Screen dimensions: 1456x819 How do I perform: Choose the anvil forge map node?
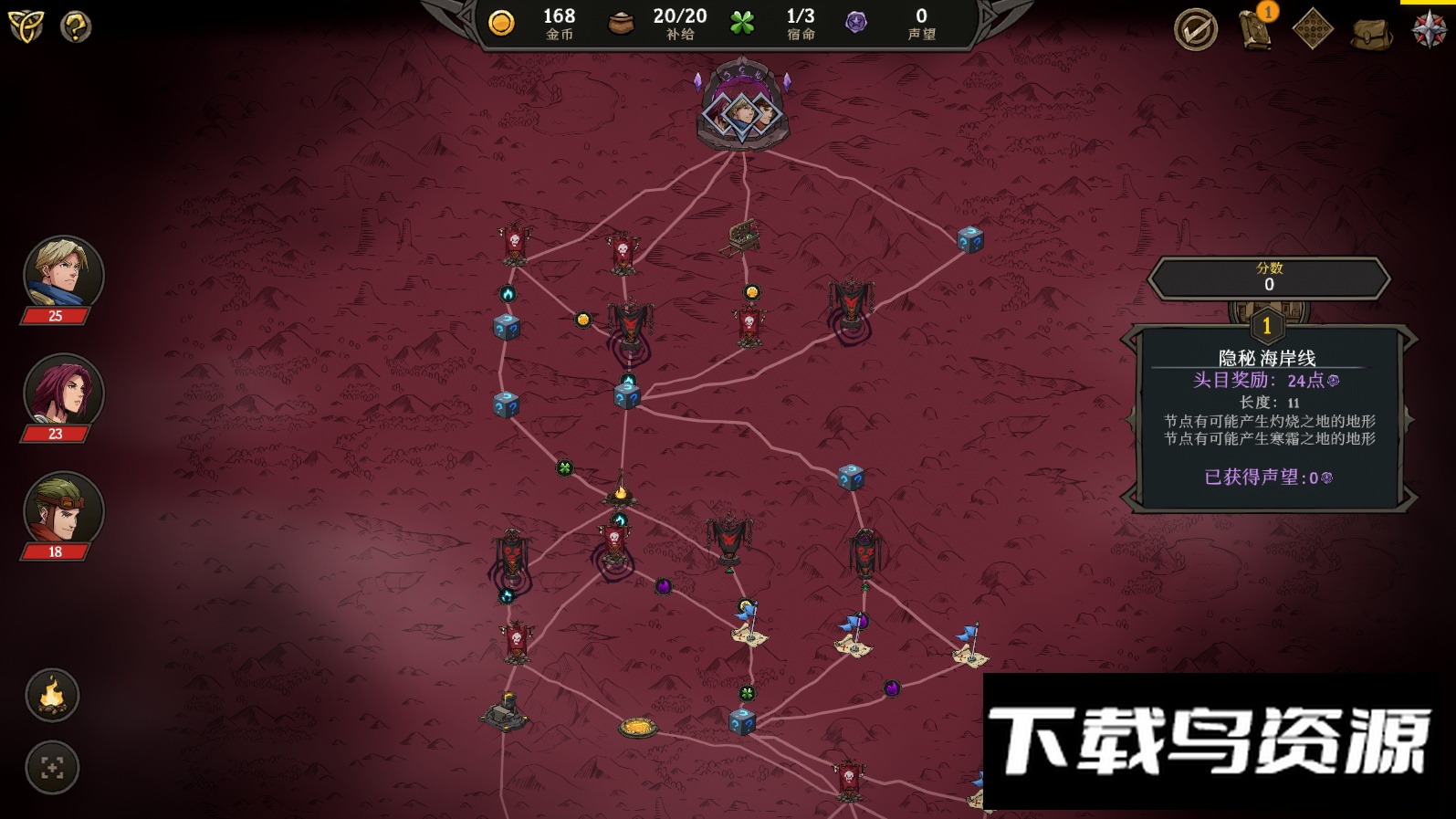pyautogui.click(x=505, y=712)
